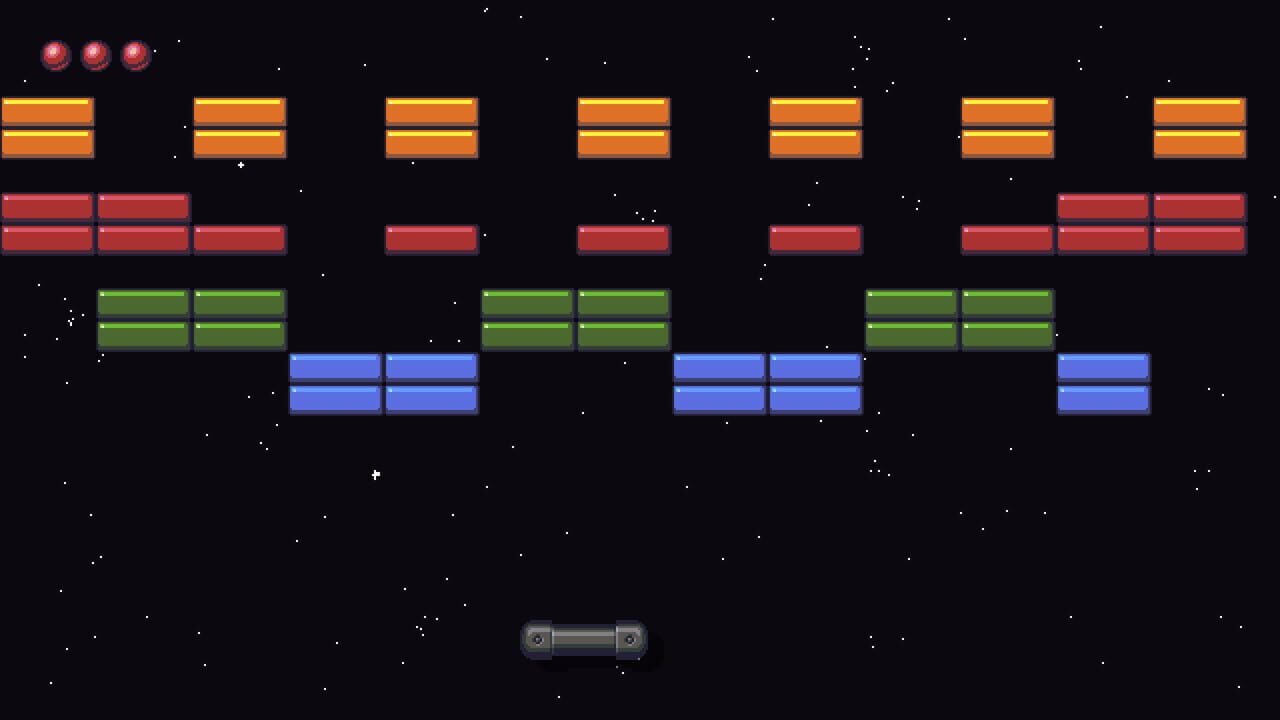
Task: Click the first red life ball
Action: [x=55, y=55]
